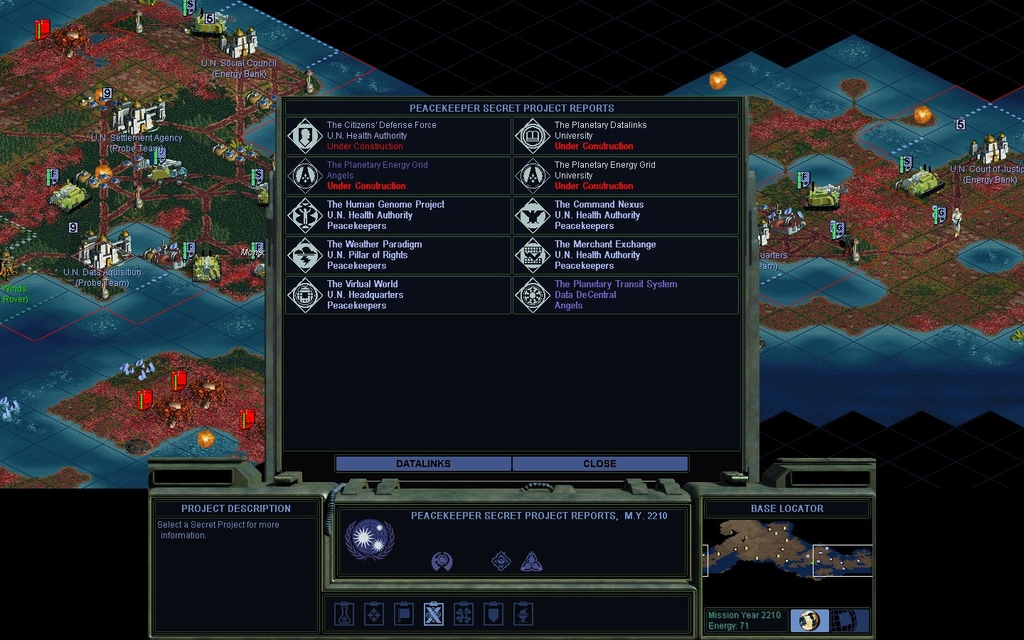Open the shield clipboard report icon

coord(493,613)
